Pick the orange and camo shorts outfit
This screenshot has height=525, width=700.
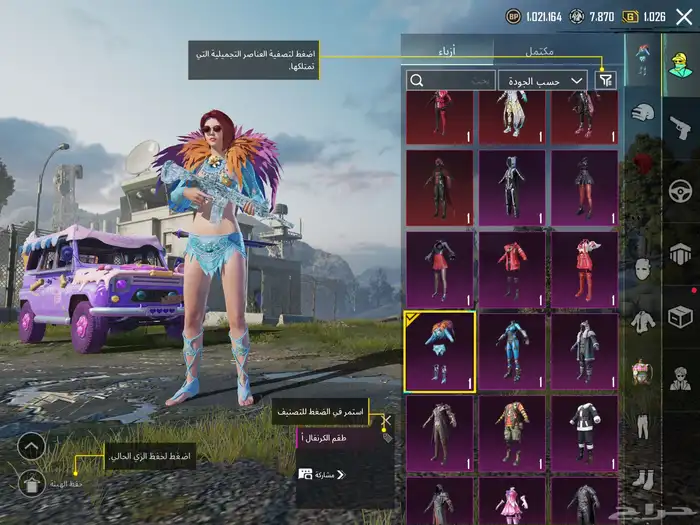[x=511, y=432]
